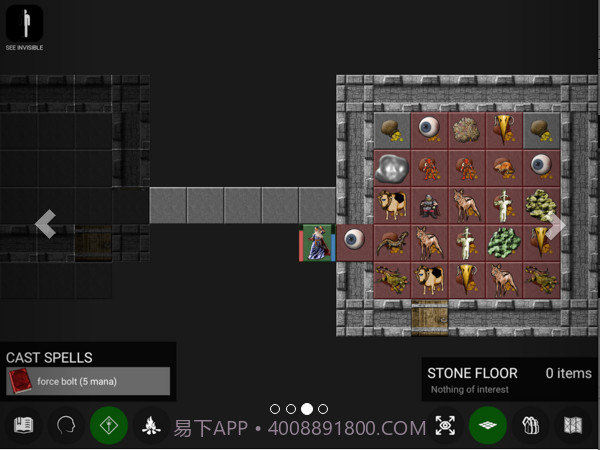
Task: Tap the See Invisible status icon
Action: (25, 24)
